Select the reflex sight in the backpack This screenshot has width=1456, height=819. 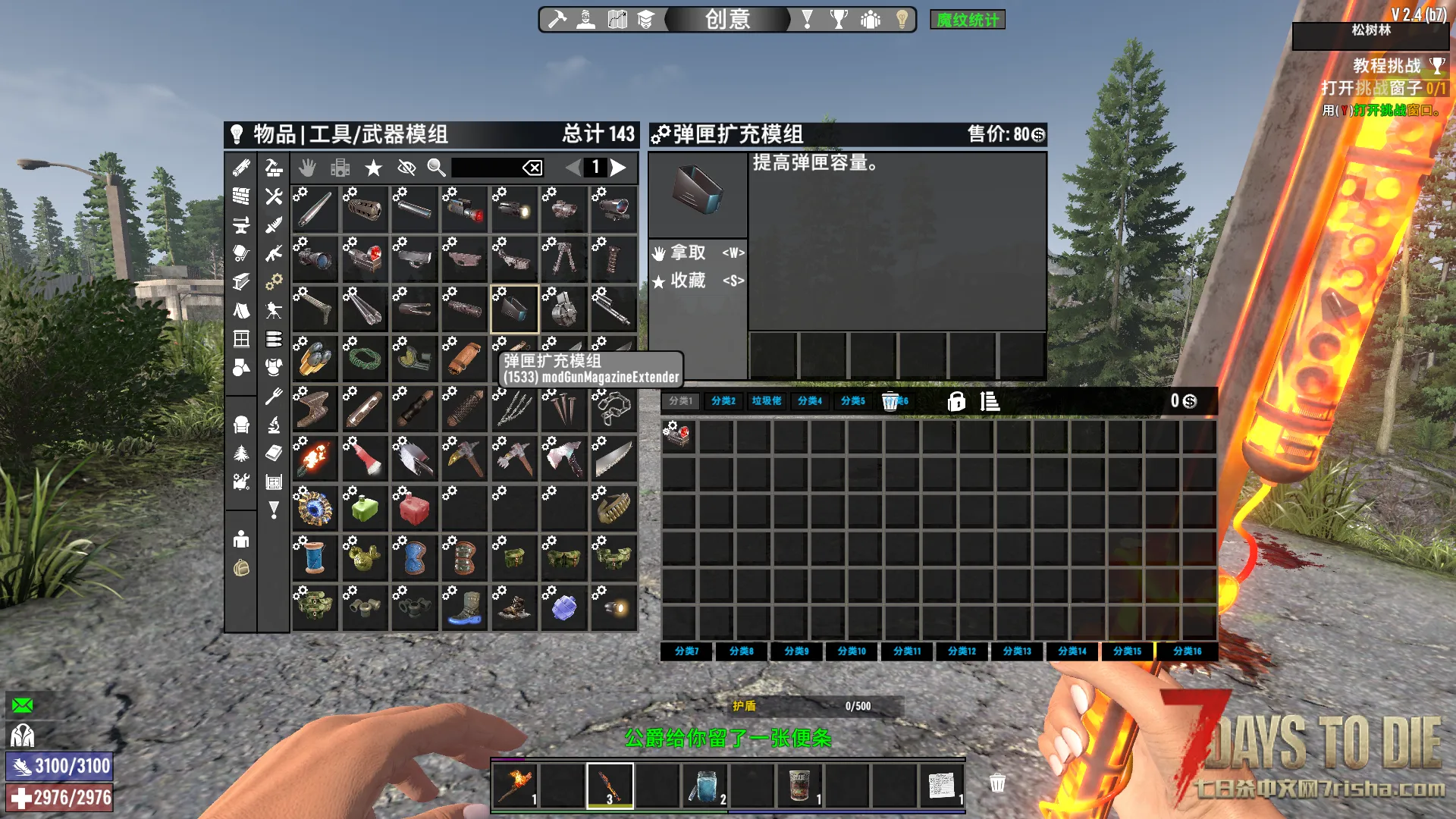(677, 435)
